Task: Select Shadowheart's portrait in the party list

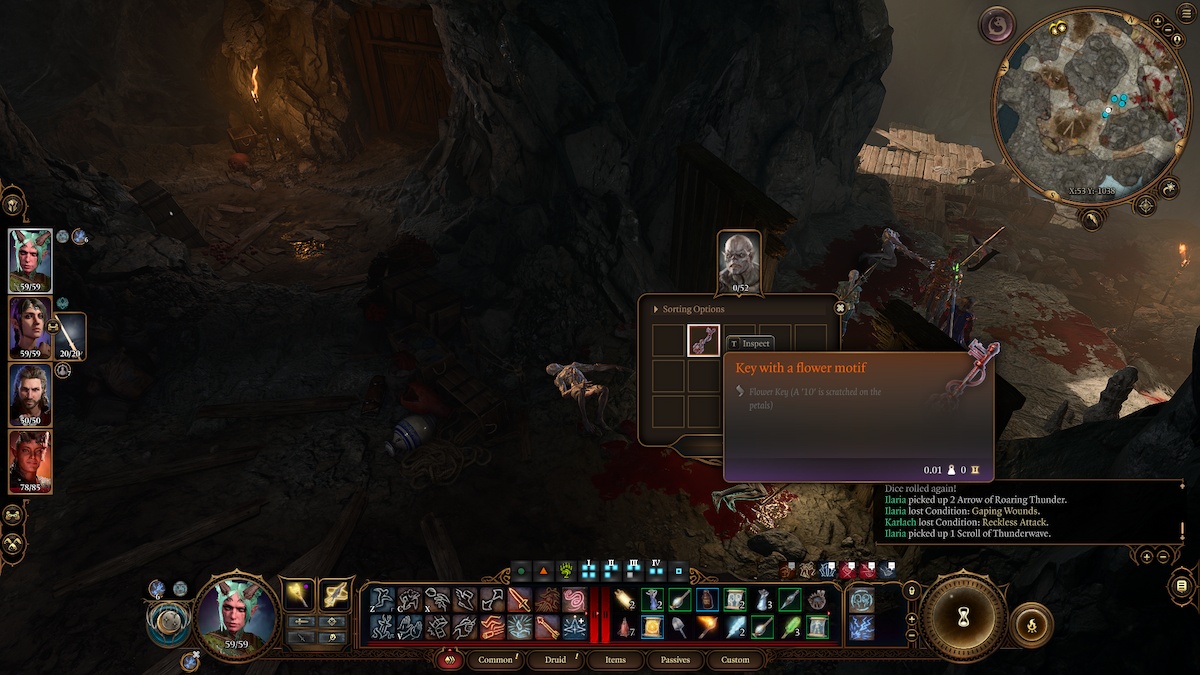Action: 30,327
